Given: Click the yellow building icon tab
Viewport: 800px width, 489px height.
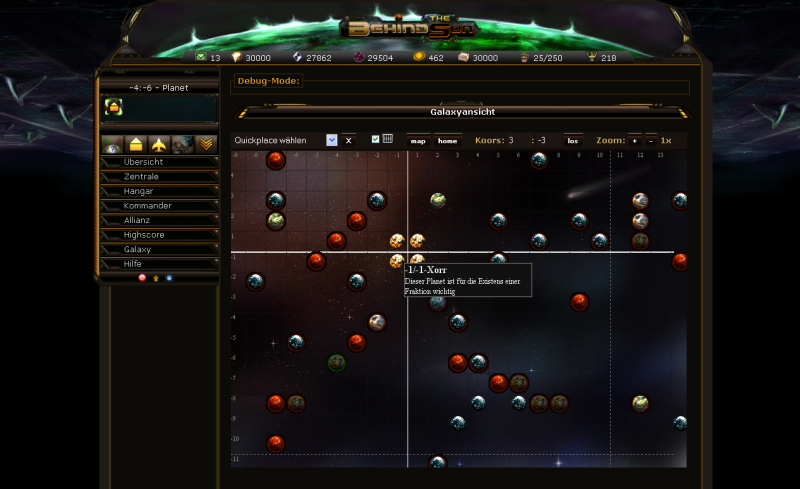Looking at the screenshot, I should pos(136,144).
